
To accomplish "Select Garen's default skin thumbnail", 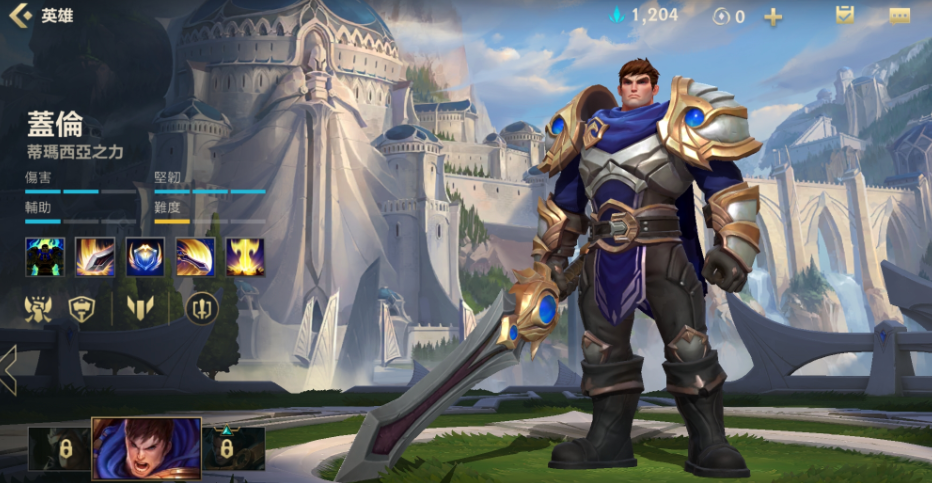I will click(146, 450).
